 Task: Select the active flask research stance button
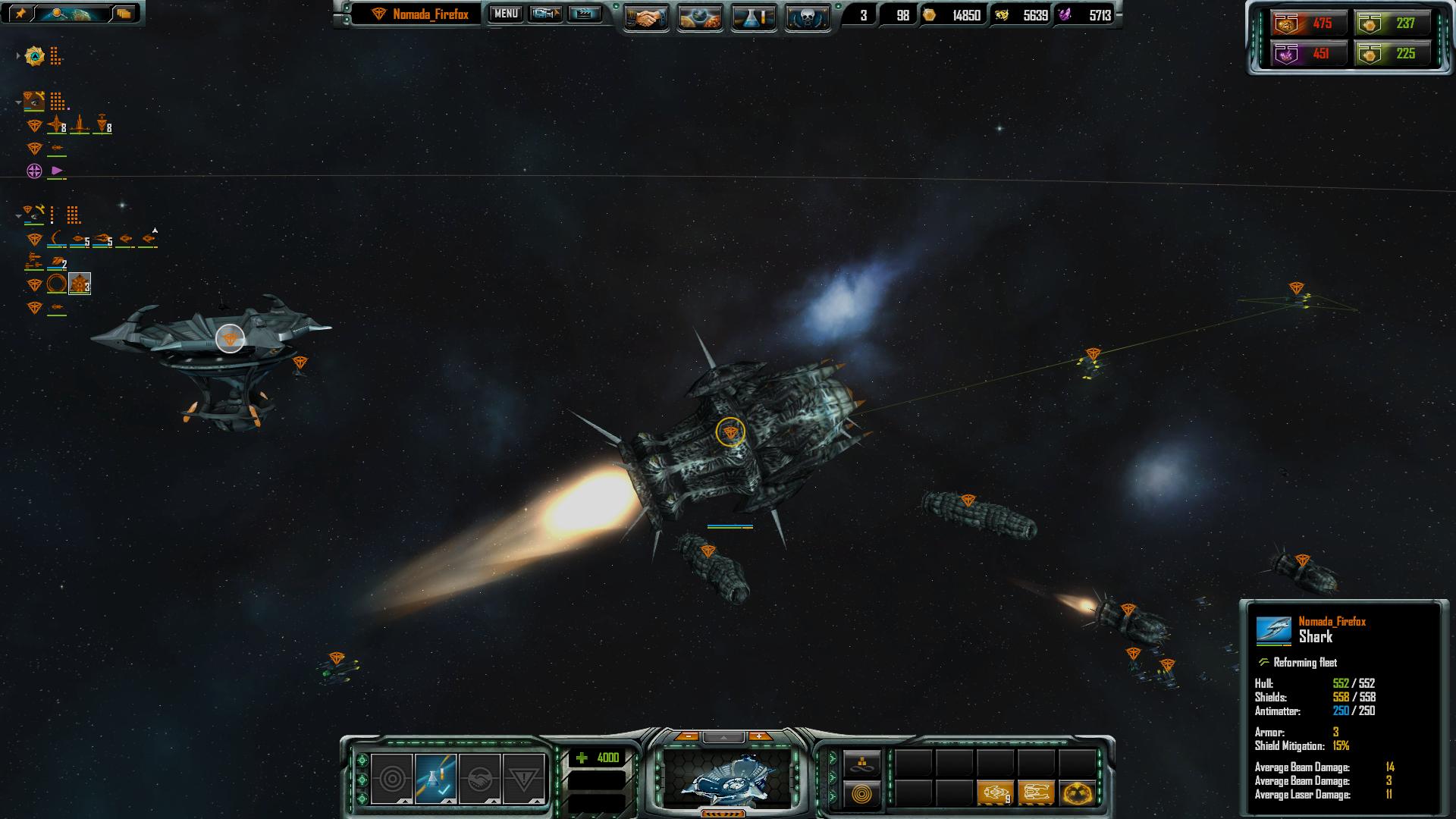coord(435,779)
